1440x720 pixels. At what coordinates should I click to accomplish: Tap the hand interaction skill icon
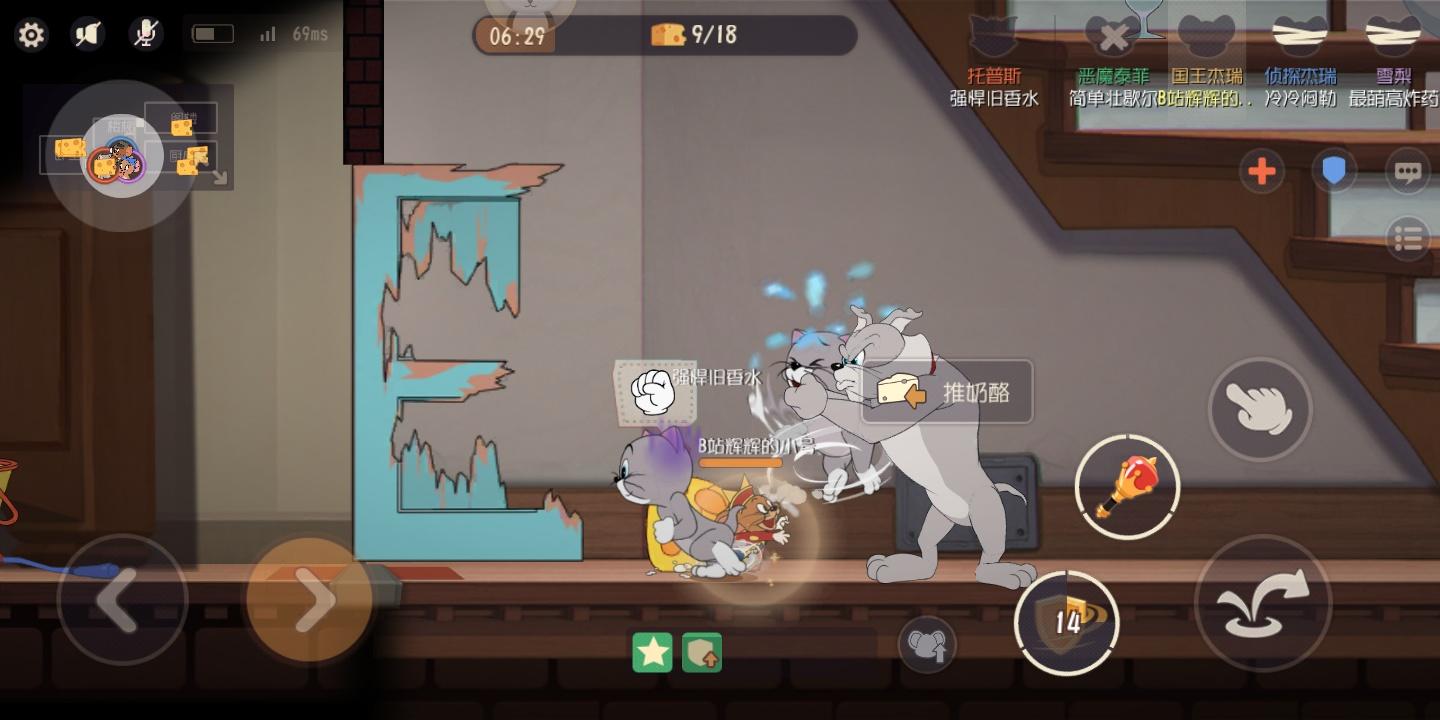1261,410
